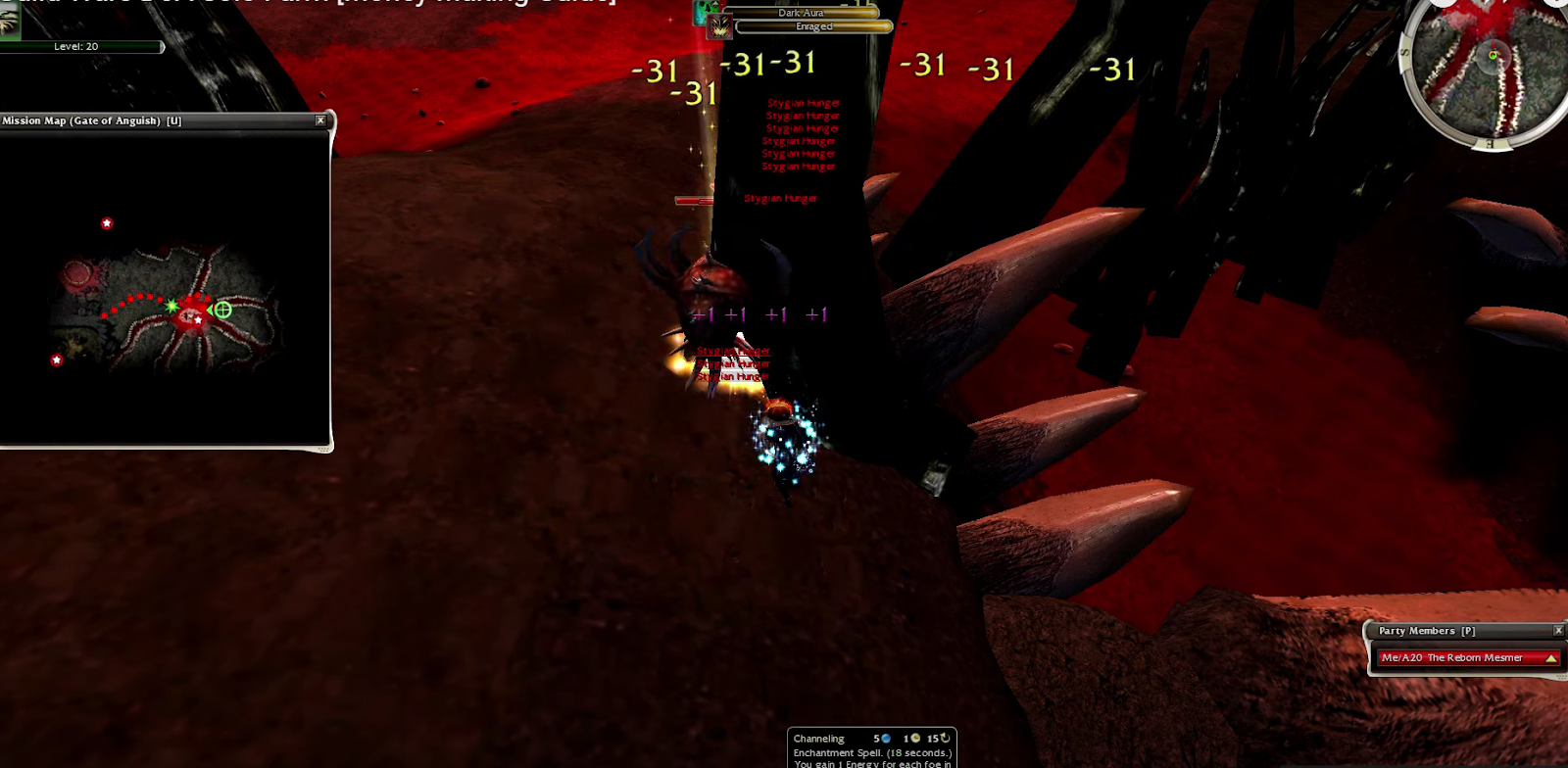
Task: Toggle the green target circle on the mission map
Action: (223, 312)
